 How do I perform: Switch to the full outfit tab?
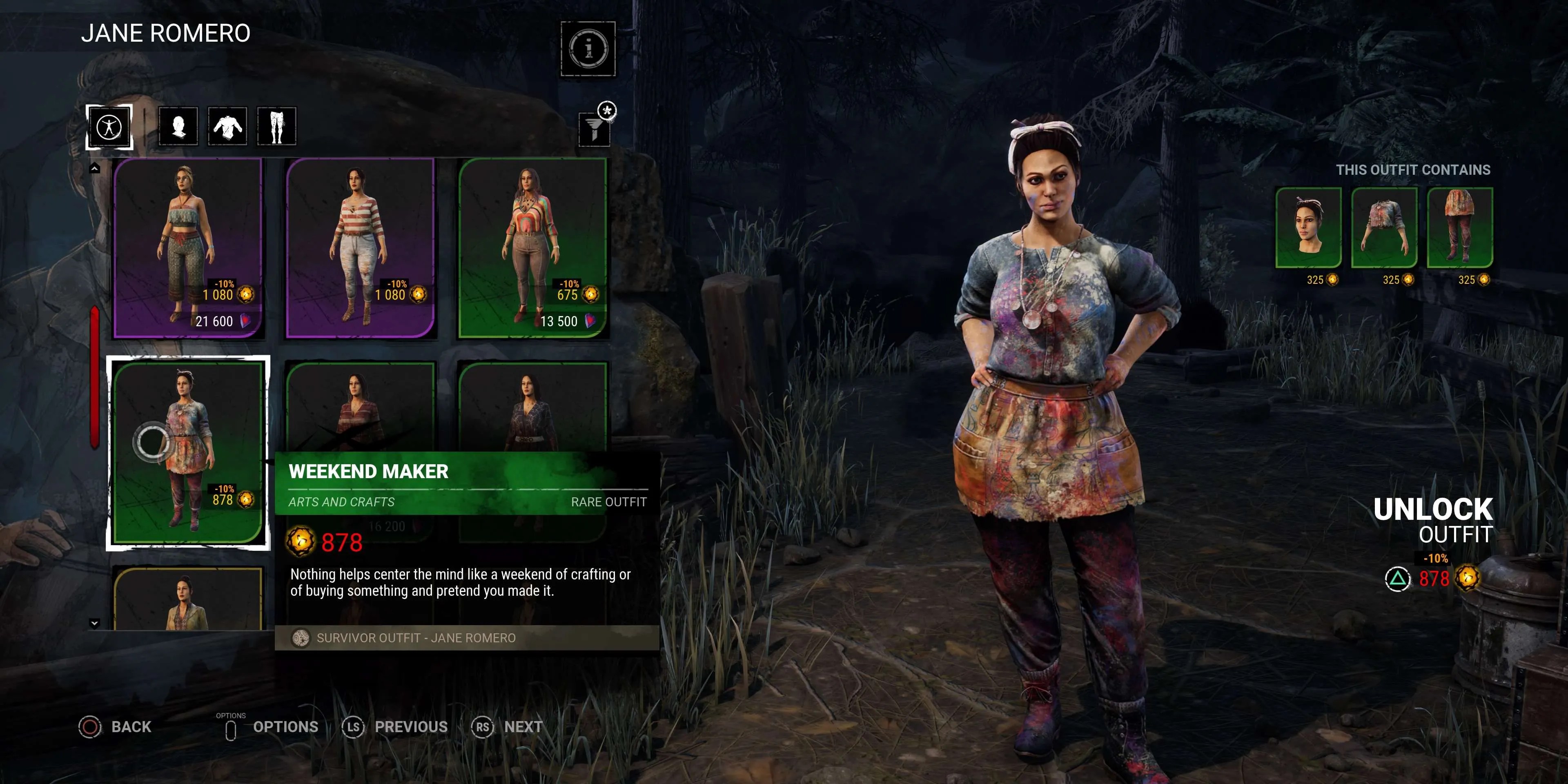pyautogui.click(x=109, y=127)
